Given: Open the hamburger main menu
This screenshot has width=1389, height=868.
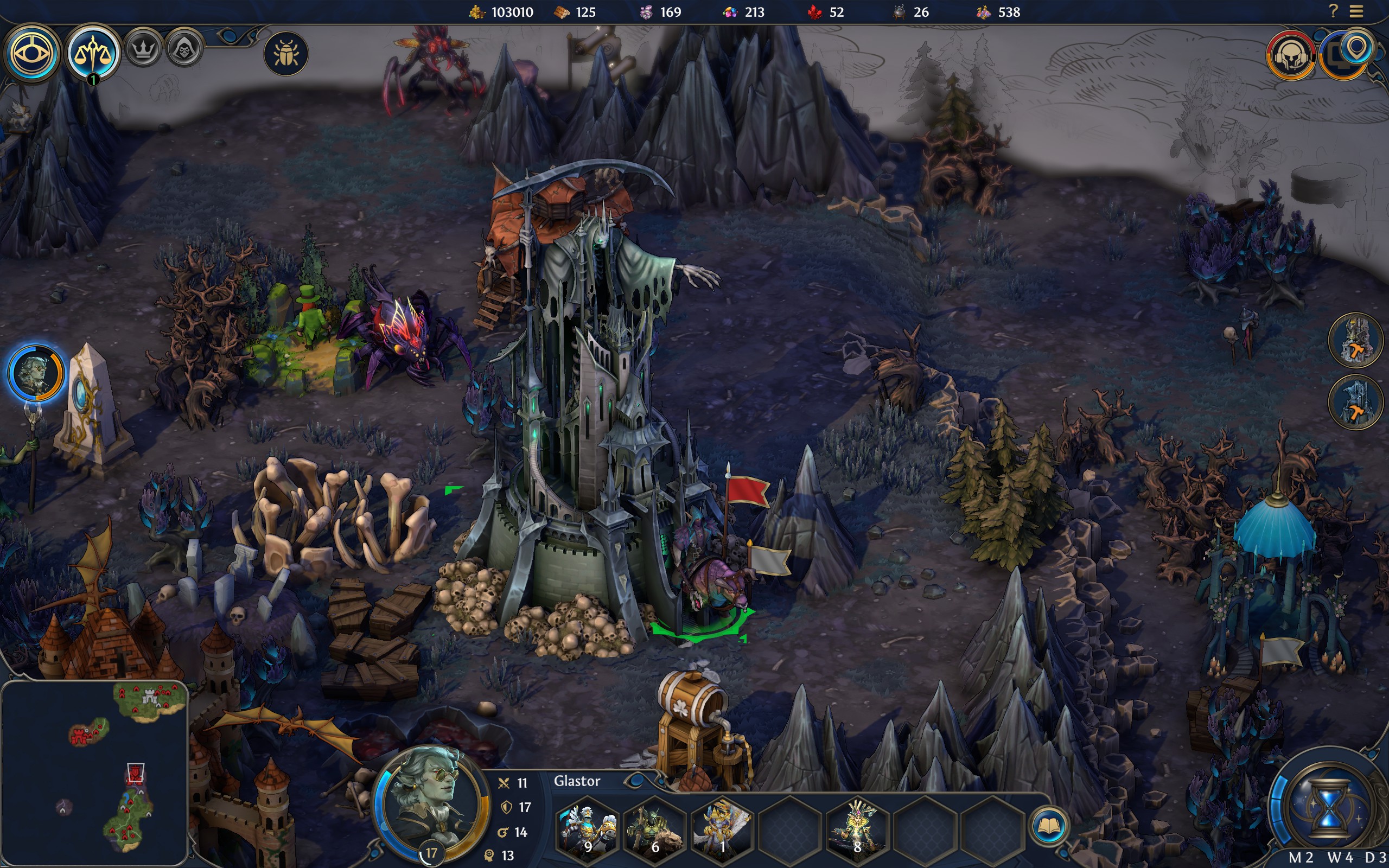Looking at the screenshot, I should click(x=1356, y=11).
